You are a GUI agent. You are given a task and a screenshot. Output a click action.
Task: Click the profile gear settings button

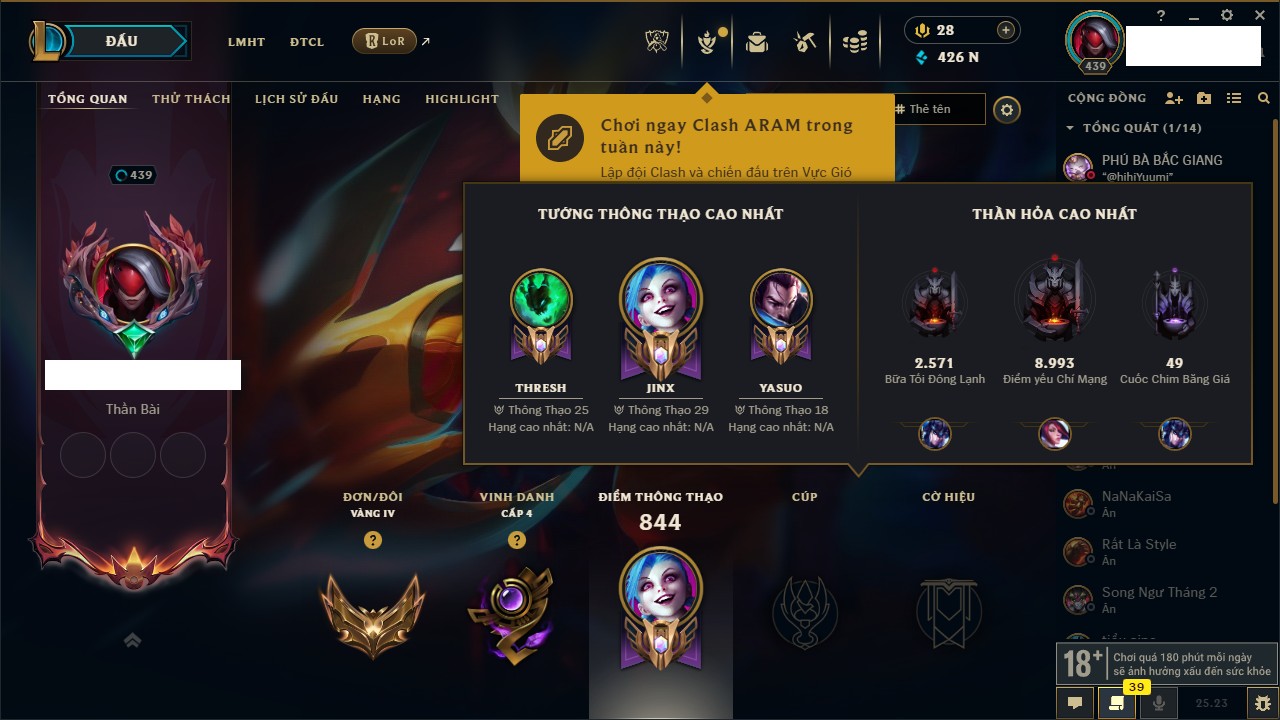point(1007,110)
